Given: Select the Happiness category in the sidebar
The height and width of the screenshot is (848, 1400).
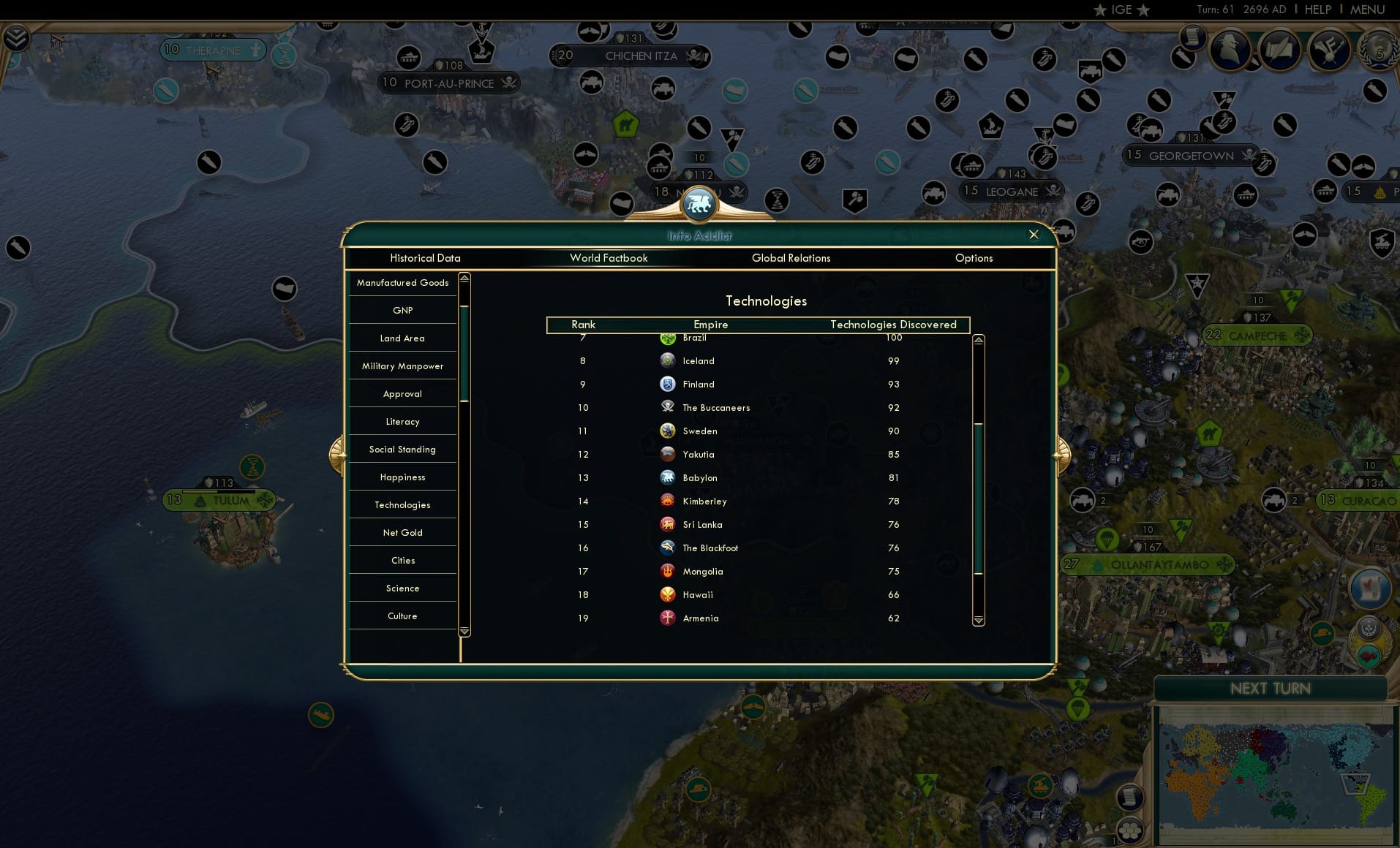Looking at the screenshot, I should 402,477.
